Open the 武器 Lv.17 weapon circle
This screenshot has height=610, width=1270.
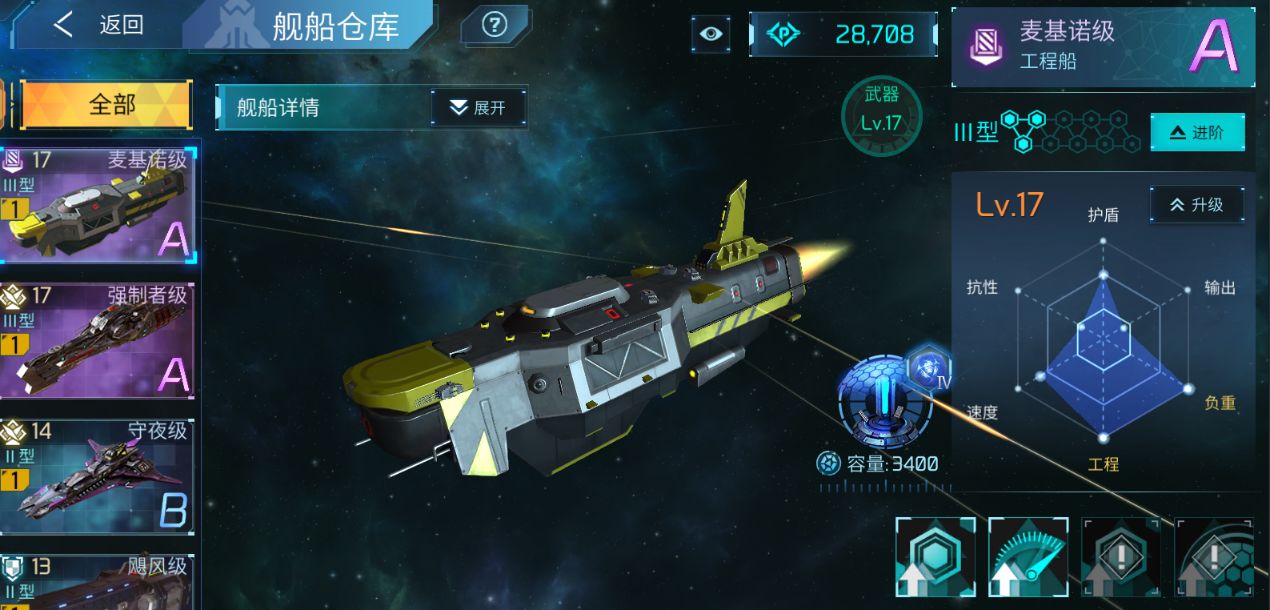(880, 116)
